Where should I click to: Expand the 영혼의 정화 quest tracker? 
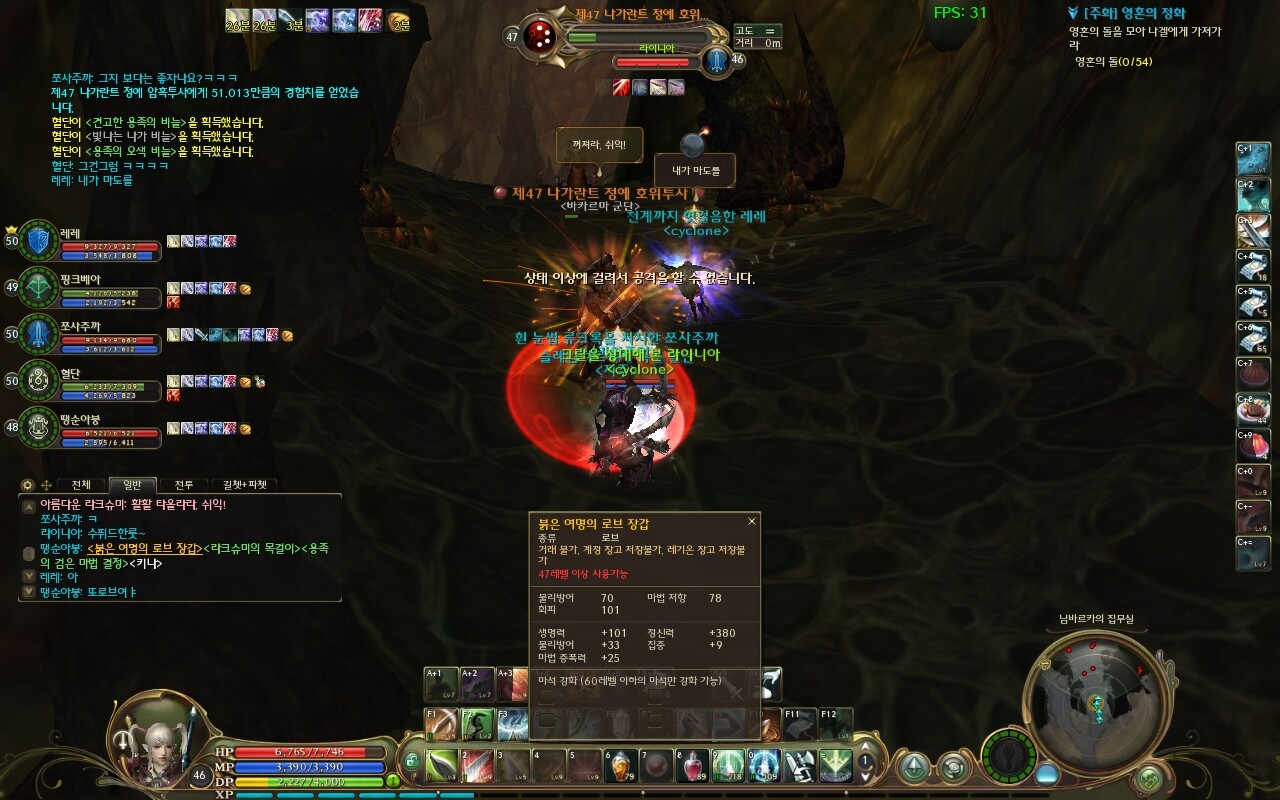click(1073, 14)
